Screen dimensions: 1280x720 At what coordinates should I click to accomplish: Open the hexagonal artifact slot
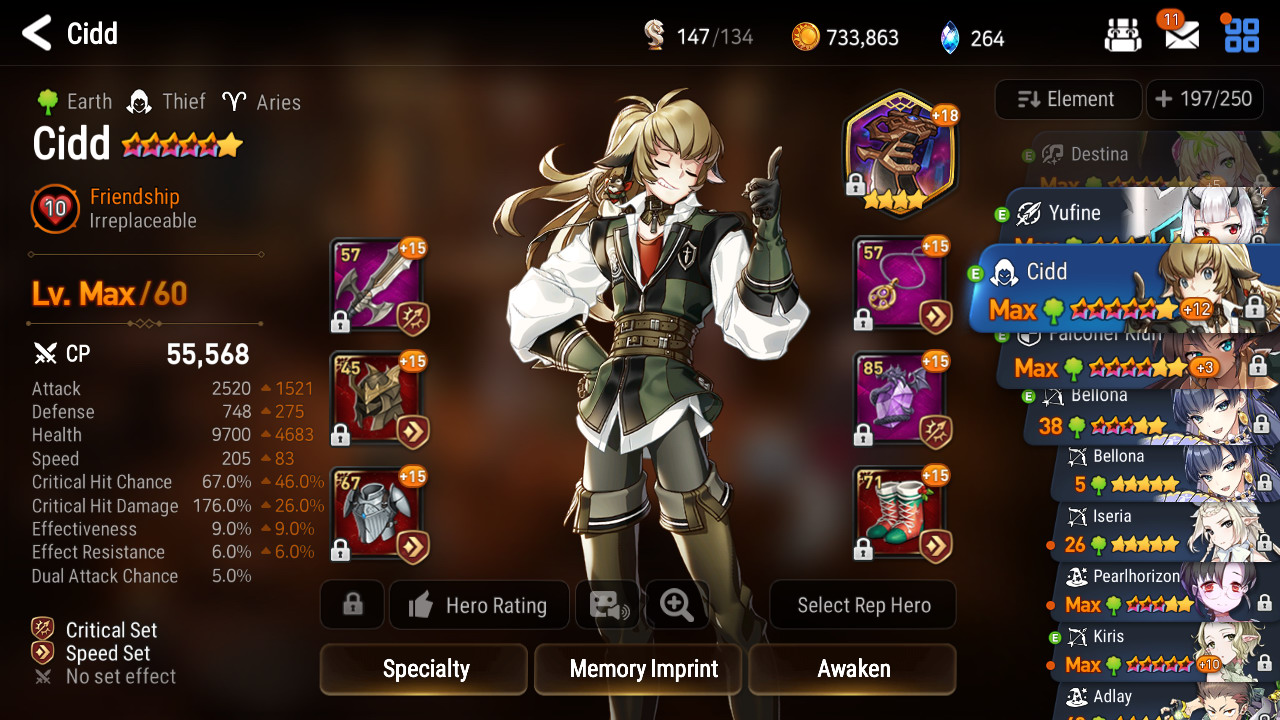(x=900, y=153)
